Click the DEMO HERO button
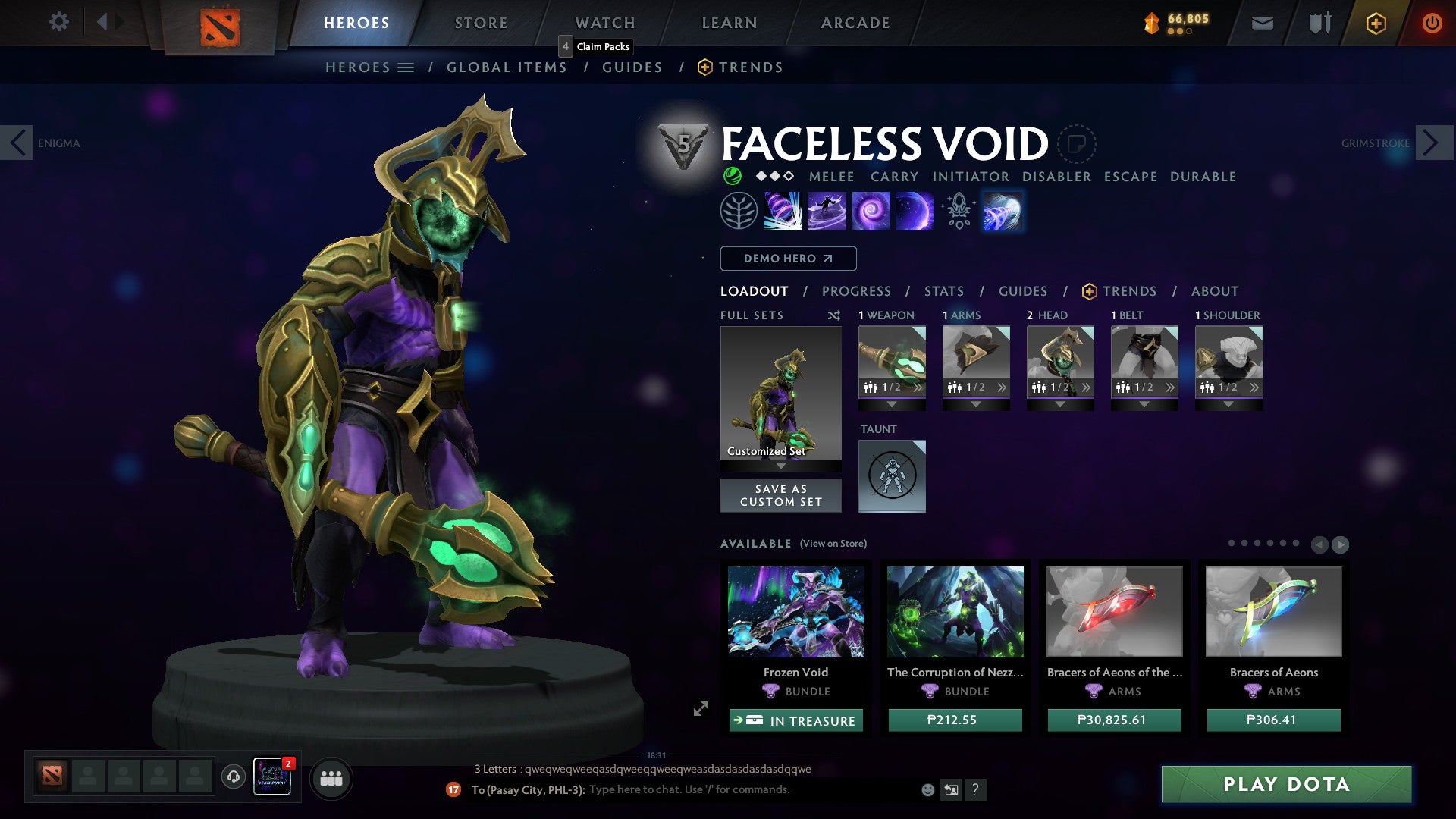 point(788,258)
